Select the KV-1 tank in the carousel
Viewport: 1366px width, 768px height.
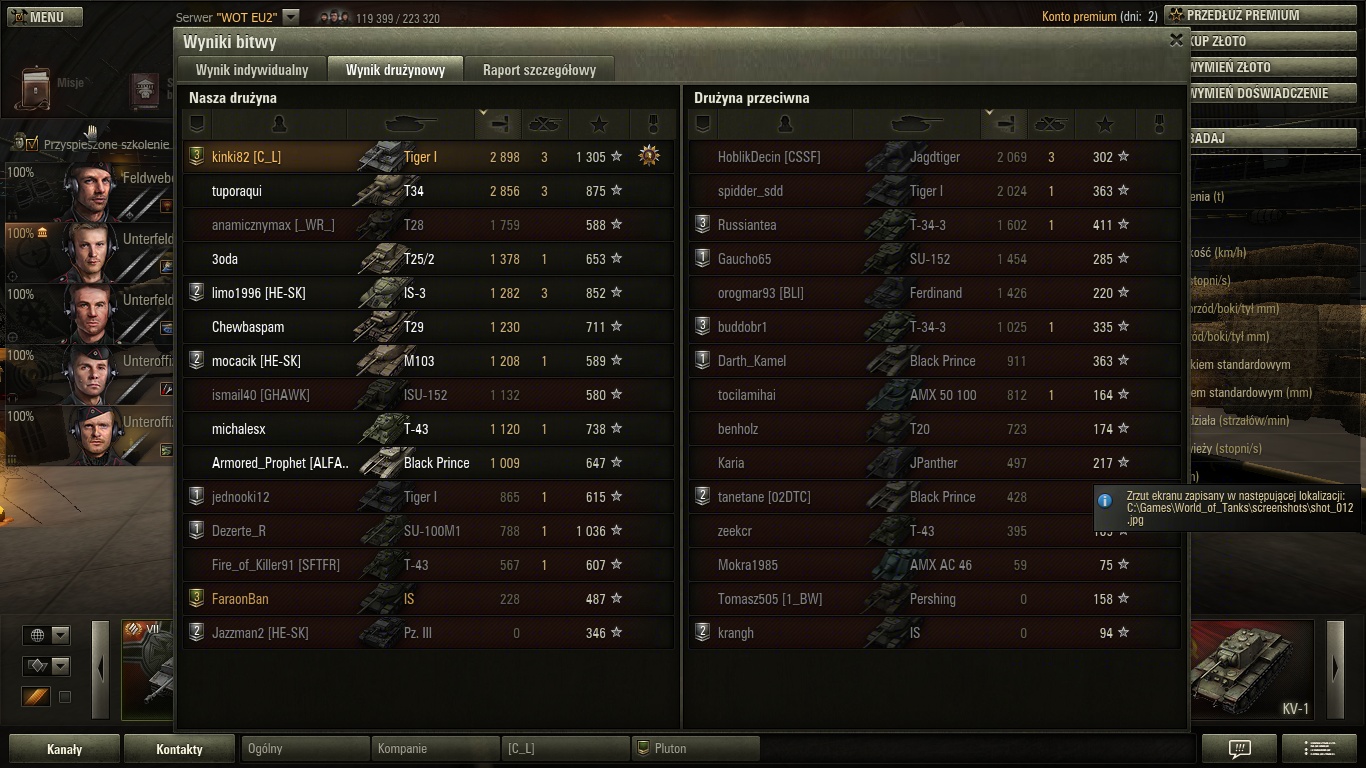tap(1252, 668)
